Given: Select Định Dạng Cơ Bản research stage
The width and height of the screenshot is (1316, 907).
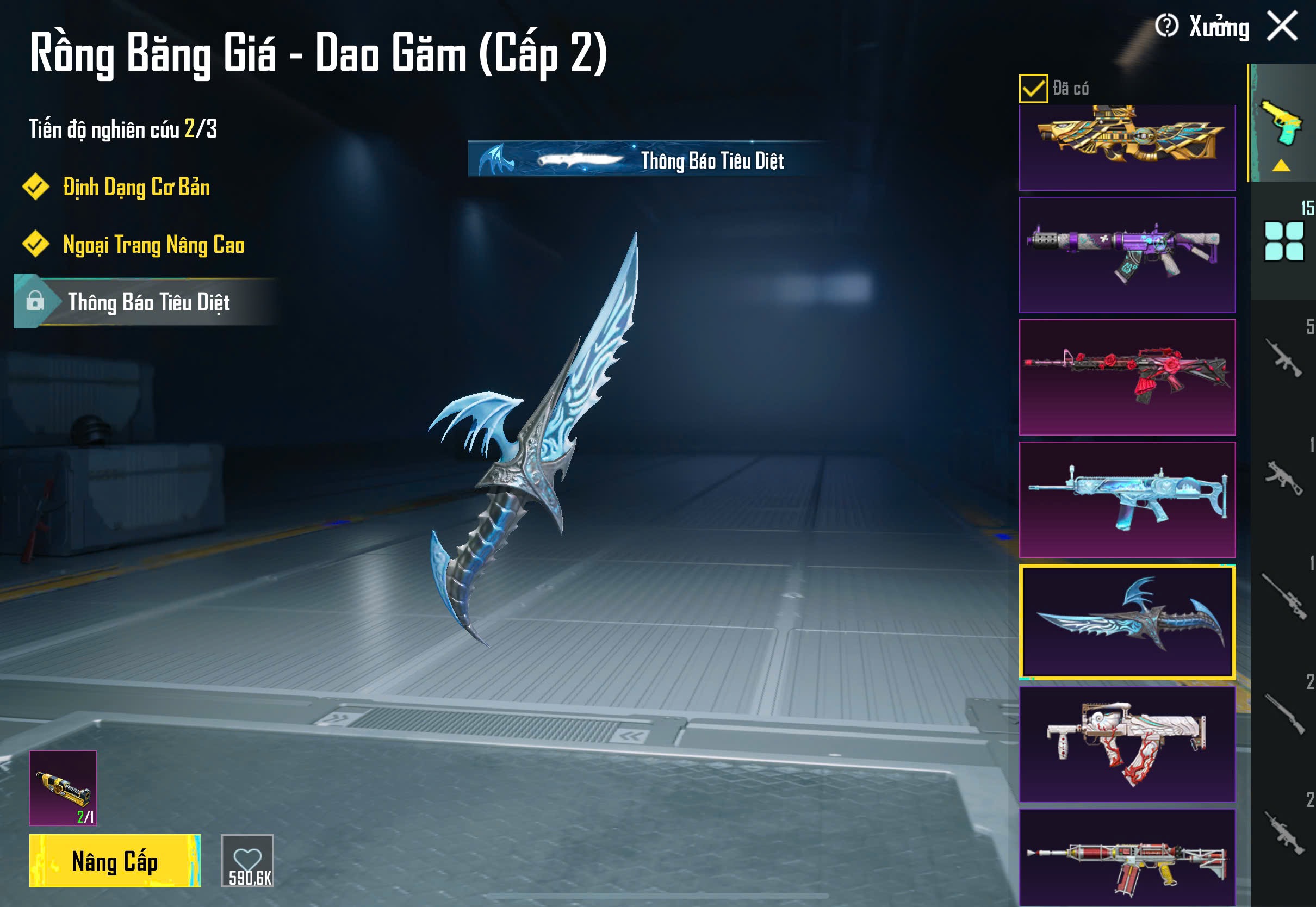Looking at the screenshot, I should coord(136,188).
